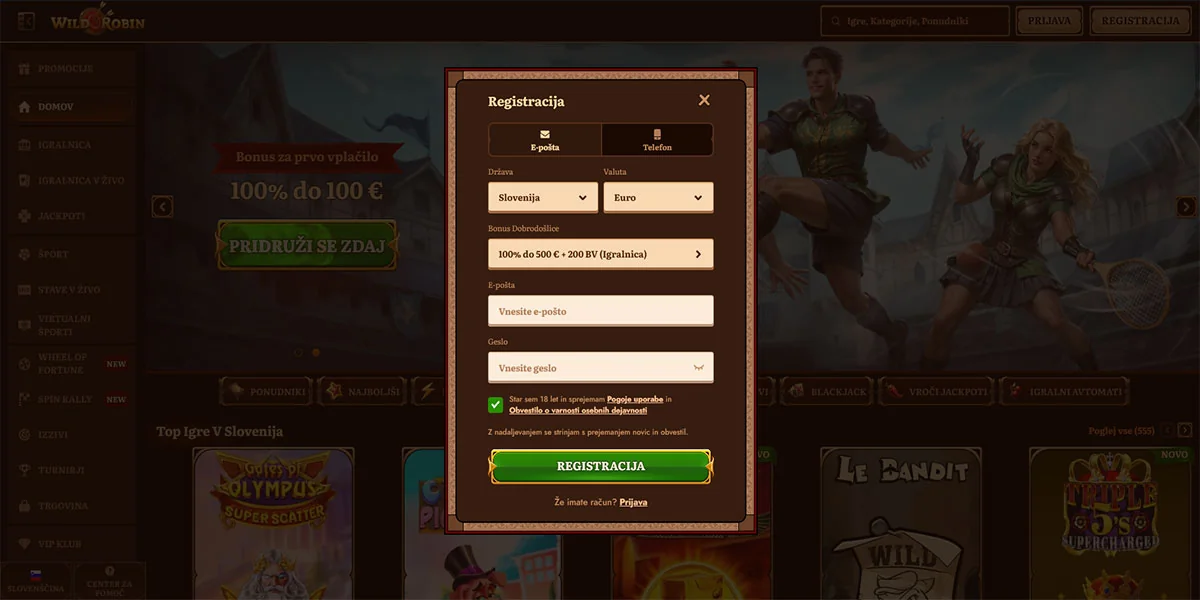The image size is (1200, 600).
Task: Open Promocije in the side menu
Action: [x=65, y=69]
